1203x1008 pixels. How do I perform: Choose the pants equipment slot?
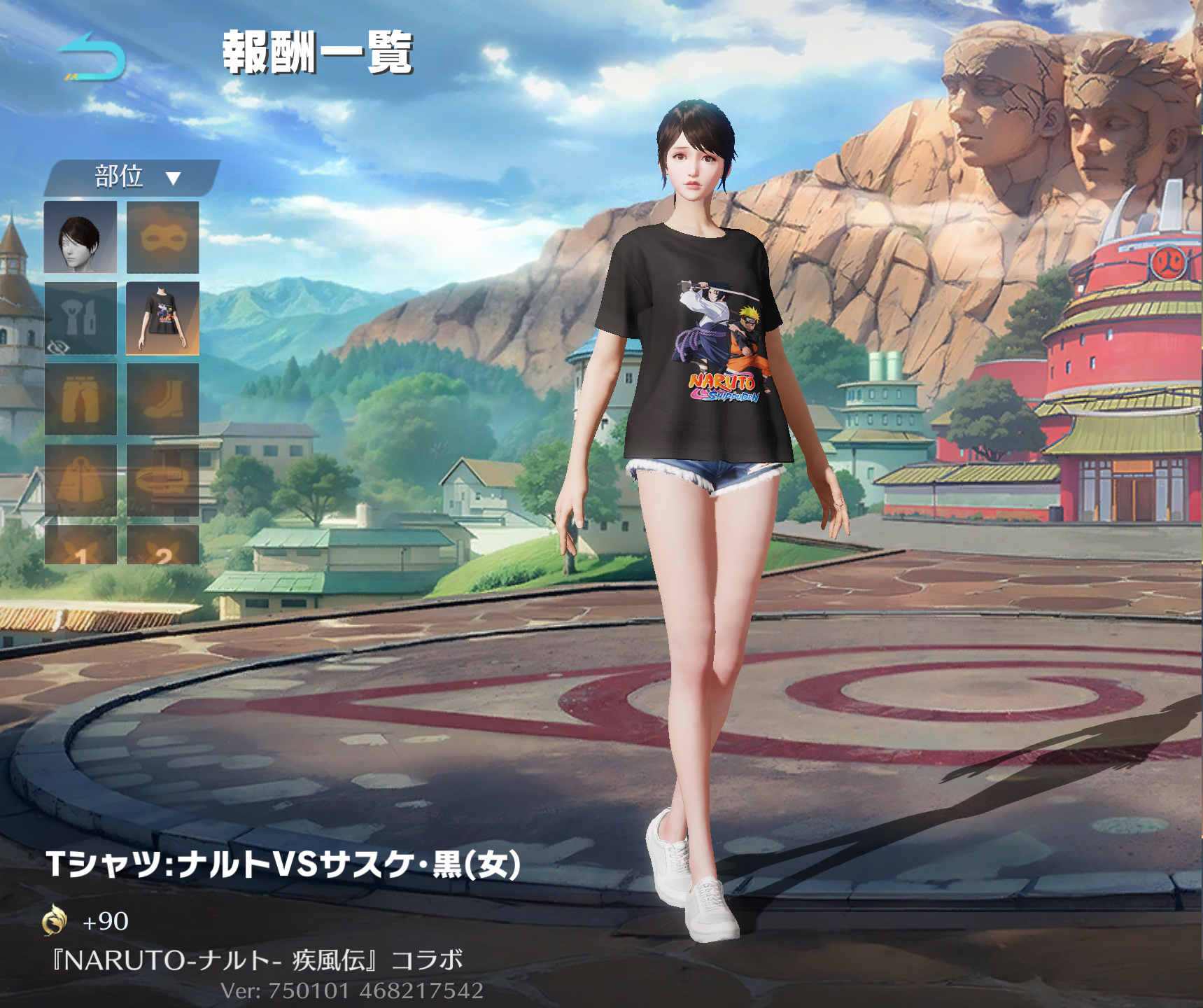[80, 400]
